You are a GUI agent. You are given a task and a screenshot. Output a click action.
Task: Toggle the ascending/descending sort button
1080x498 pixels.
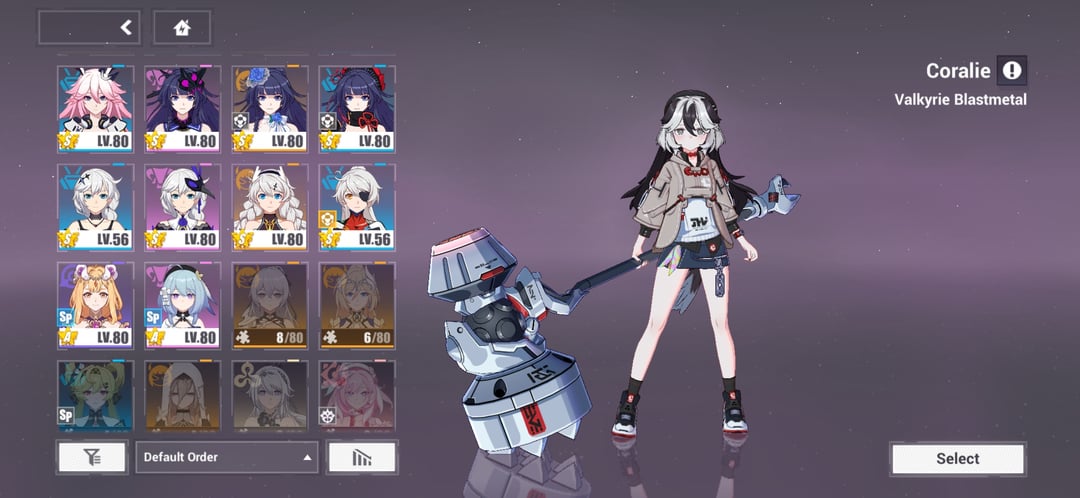click(361, 457)
